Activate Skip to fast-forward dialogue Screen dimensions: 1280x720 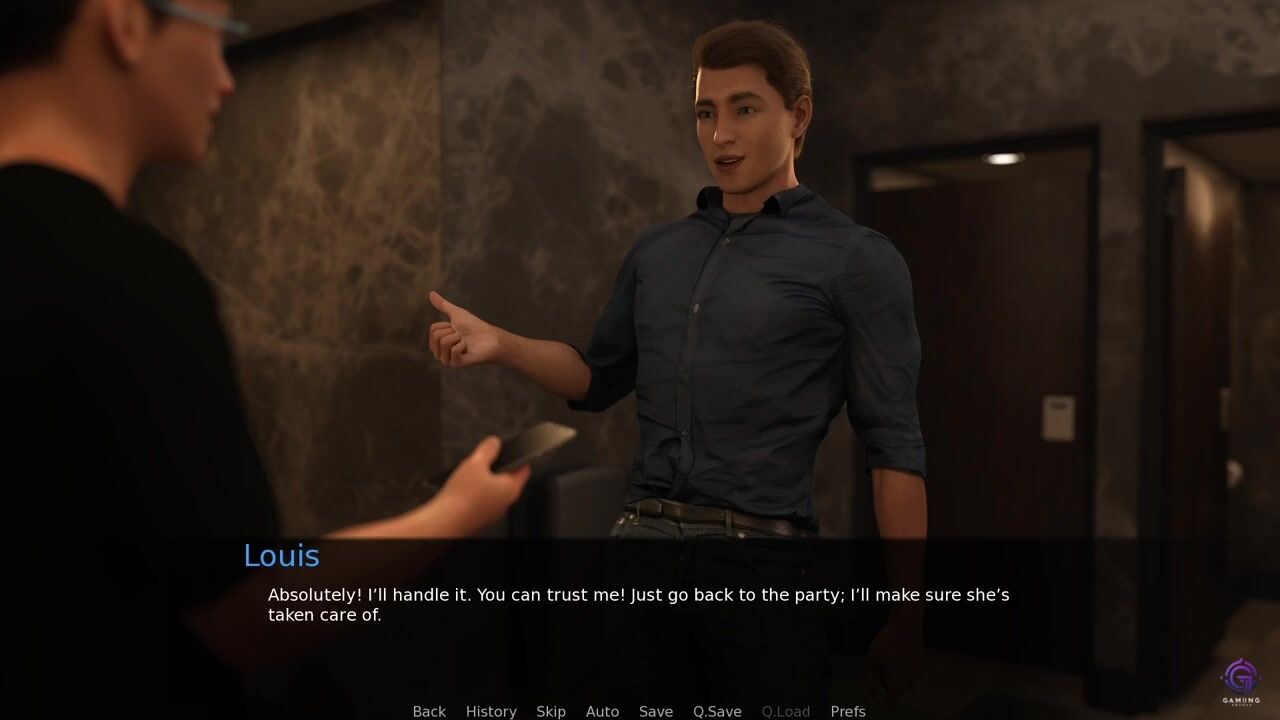(x=551, y=711)
